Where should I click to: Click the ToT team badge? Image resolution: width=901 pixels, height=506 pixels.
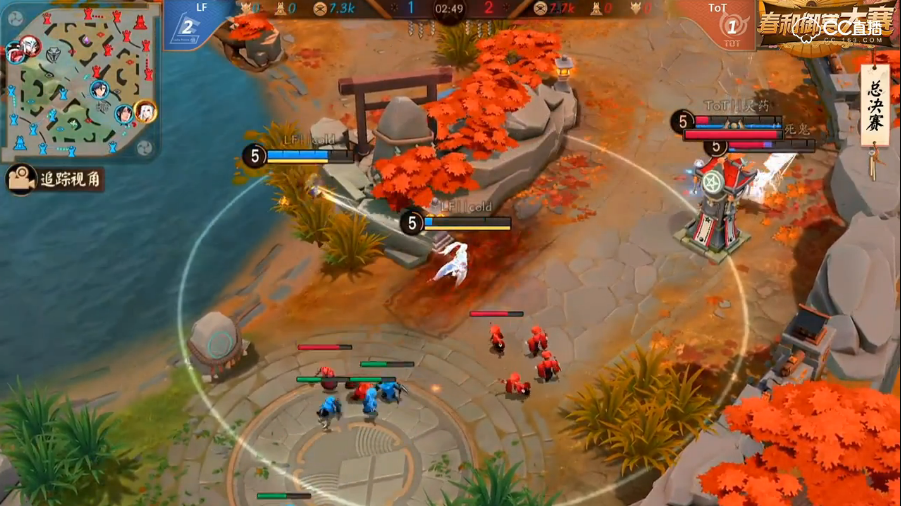[x=731, y=24]
